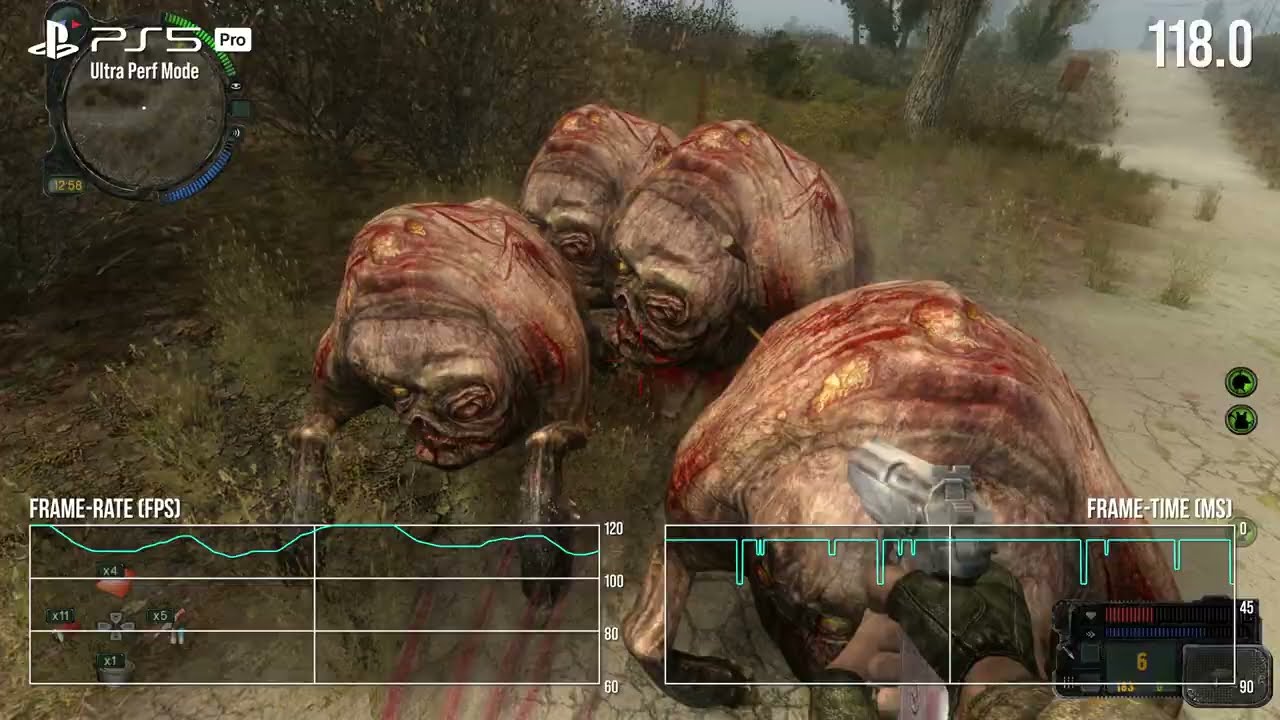Click the green head-silhouette status icon
Image resolution: width=1280 pixels, height=720 pixels.
pyautogui.click(x=1241, y=382)
